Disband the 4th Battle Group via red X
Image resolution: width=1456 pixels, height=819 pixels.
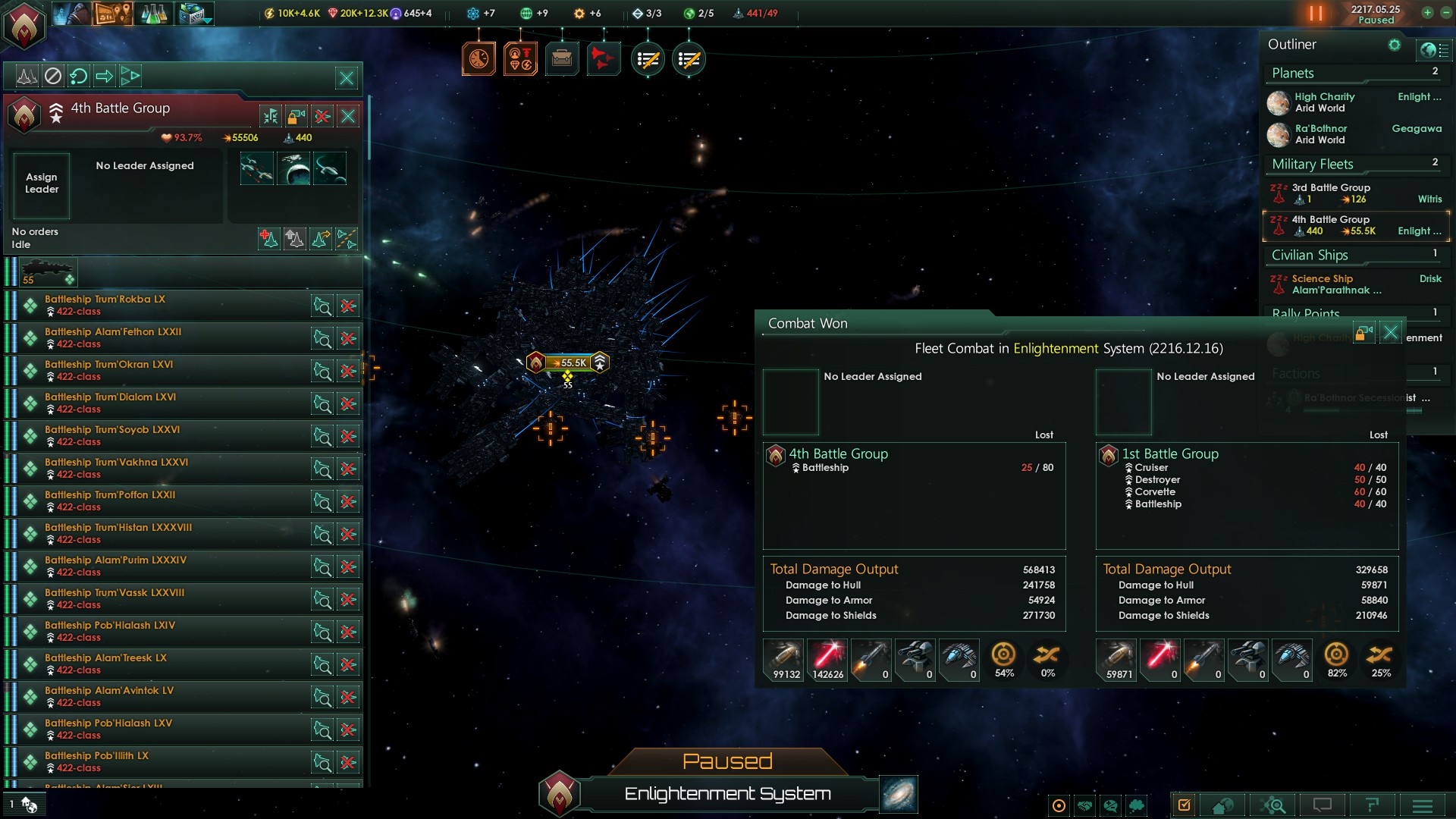tap(322, 116)
